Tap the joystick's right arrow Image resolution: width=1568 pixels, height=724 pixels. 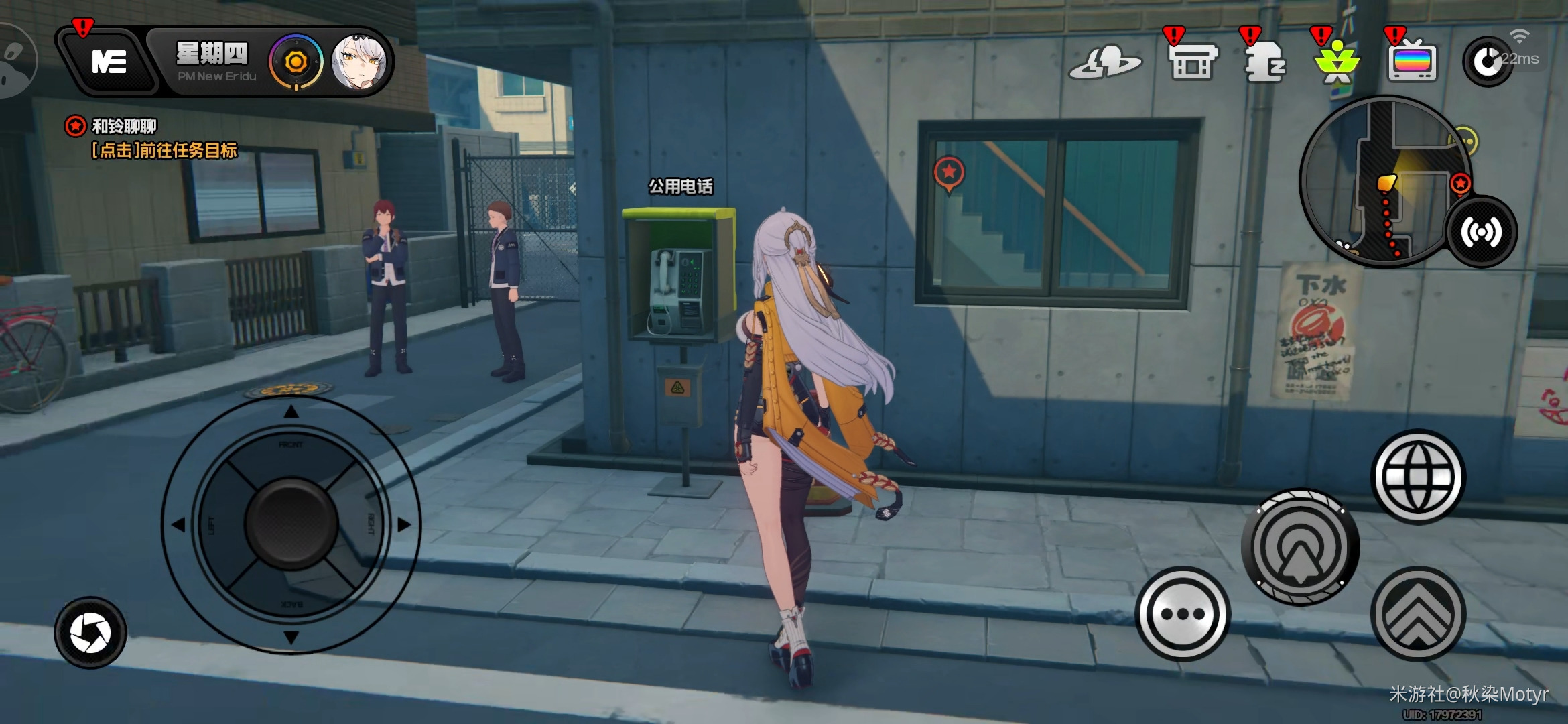(x=403, y=524)
